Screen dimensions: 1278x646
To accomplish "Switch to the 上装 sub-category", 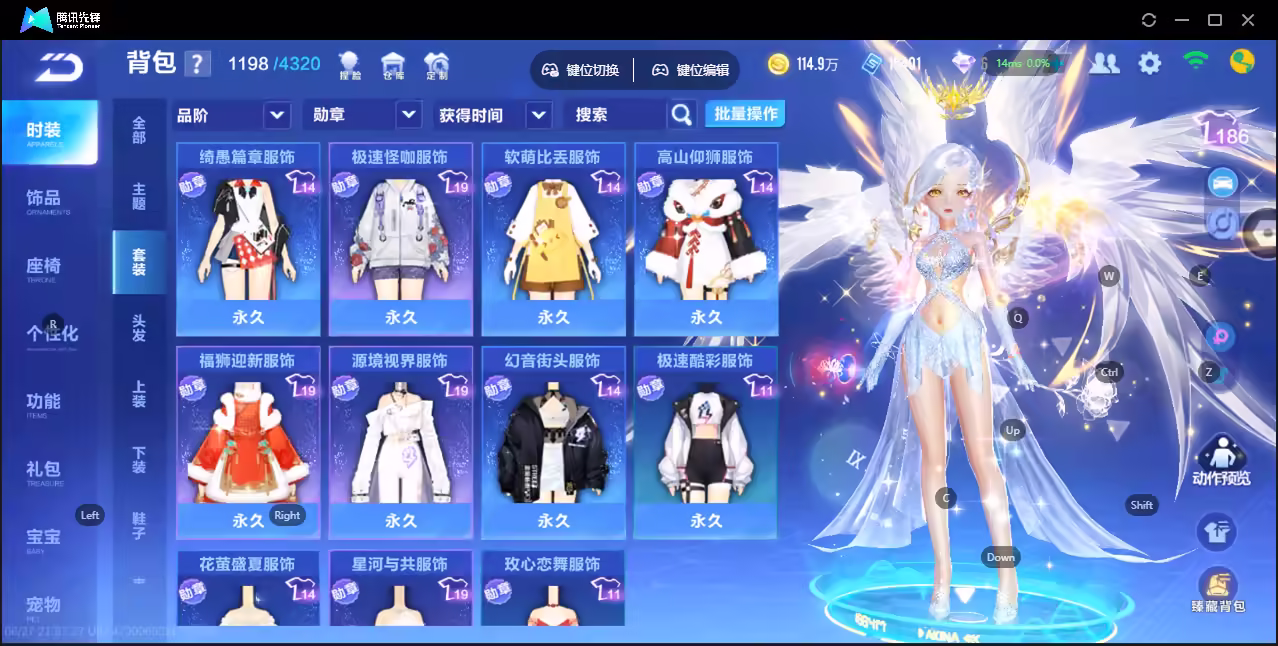I will pyautogui.click(x=139, y=394).
